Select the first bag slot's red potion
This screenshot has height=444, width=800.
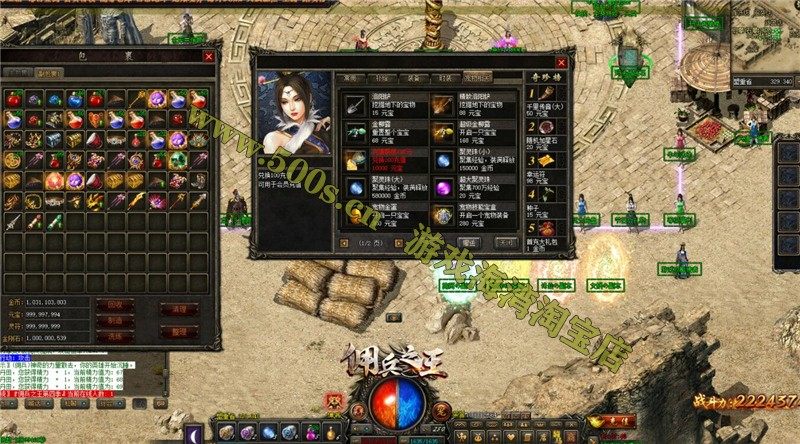click(x=13, y=99)
